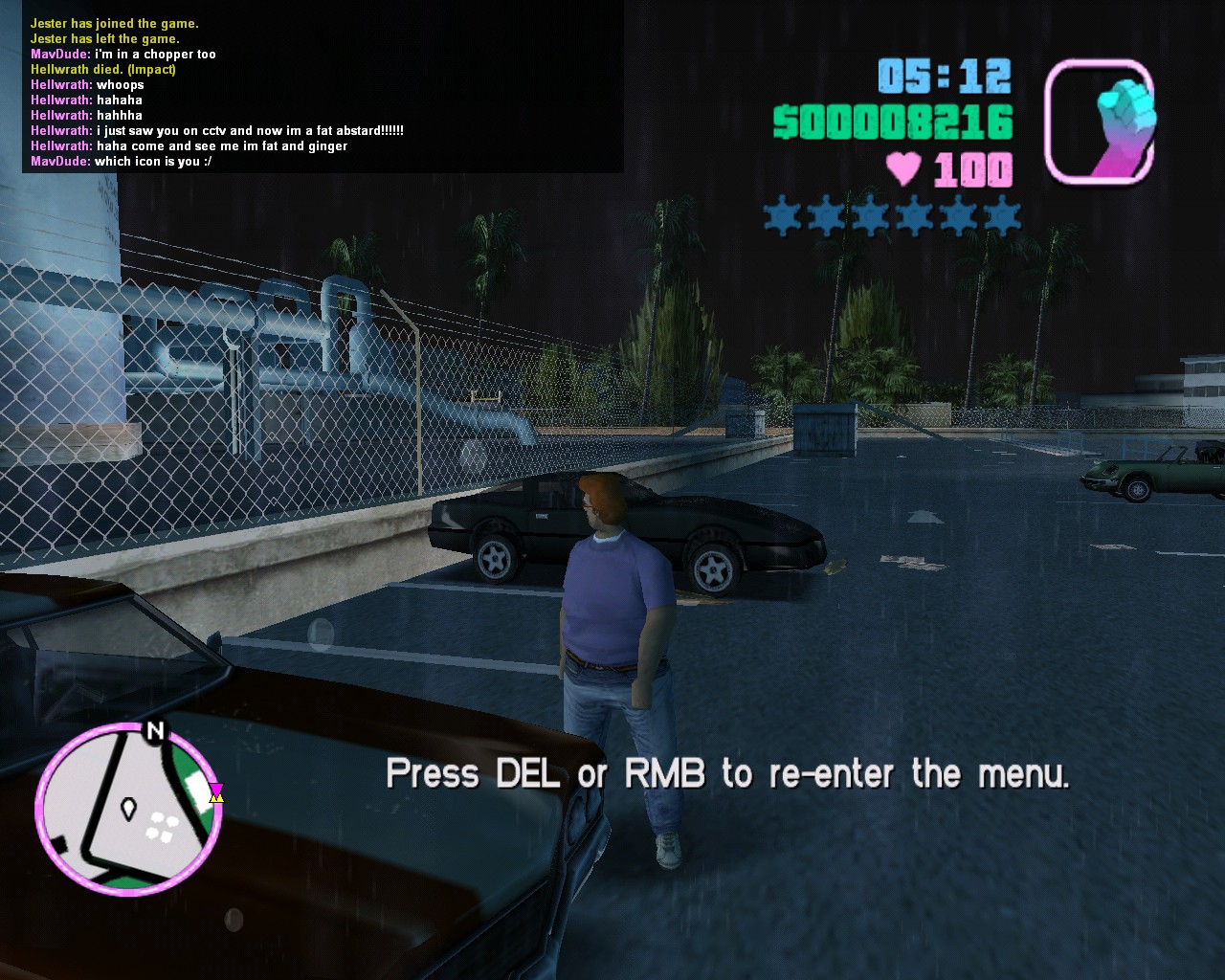Select the pink and yellow blip on radar edge
Image resolution: width=1225 pixels, height=980 pixels.
217,792
